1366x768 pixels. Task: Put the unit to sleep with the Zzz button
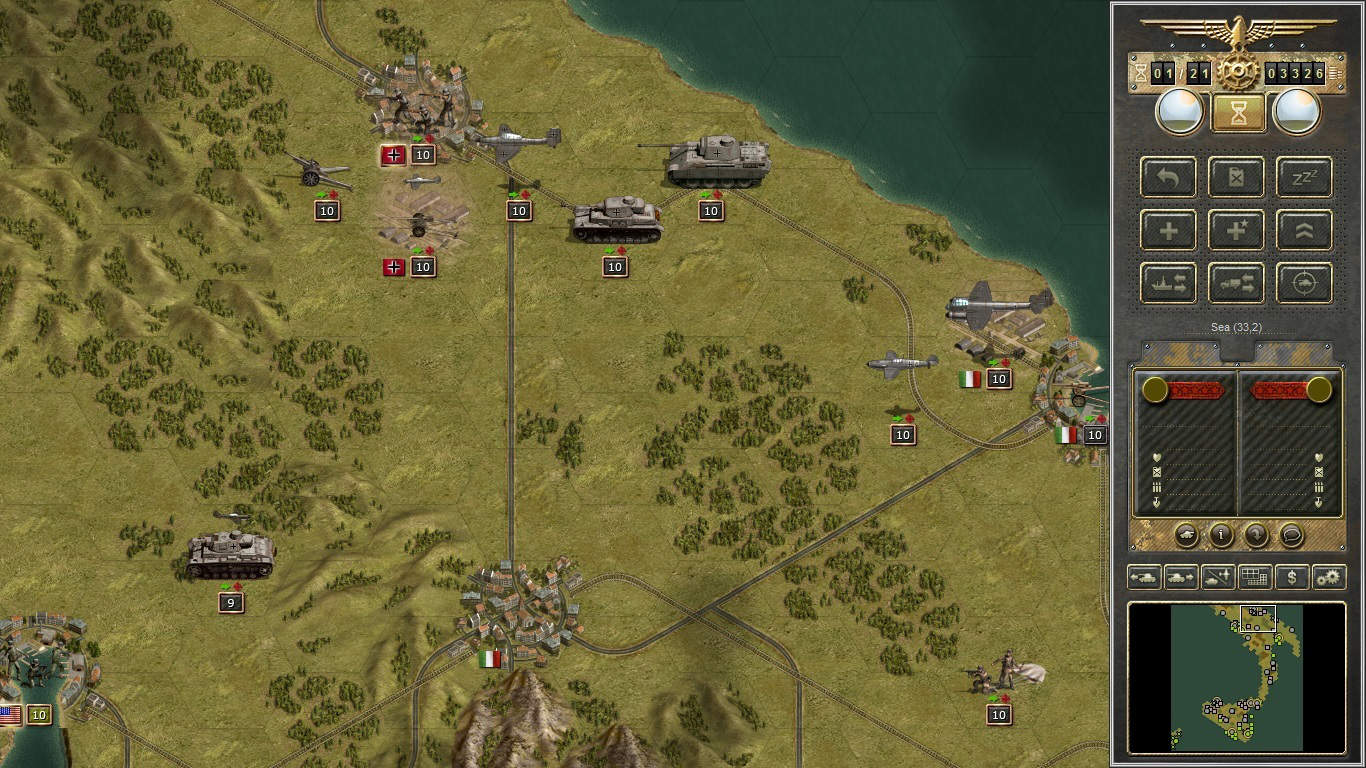pyautogui.click(x=1304, y=178)
